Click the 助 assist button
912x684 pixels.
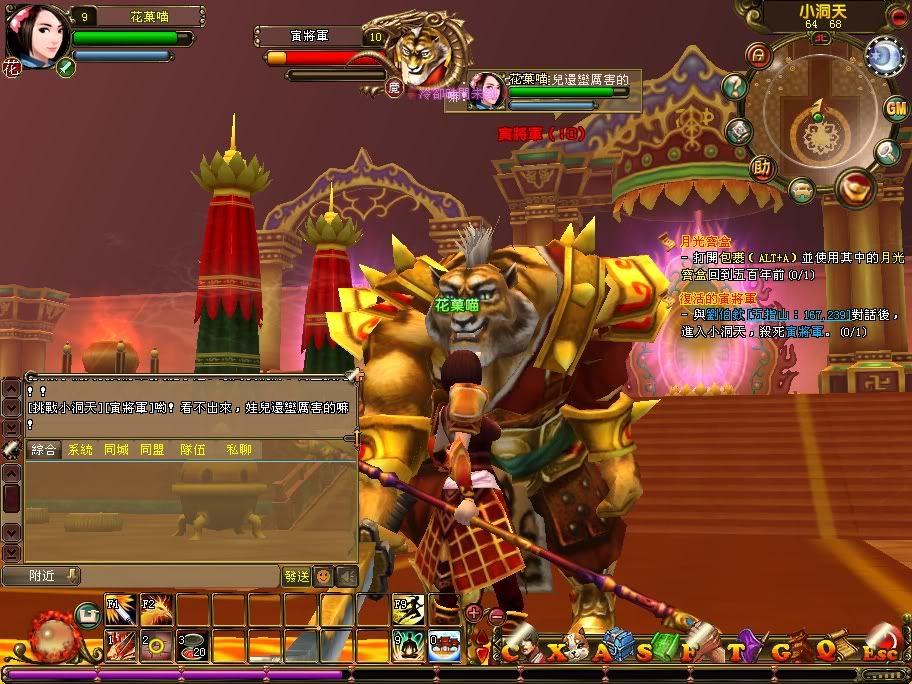(x=763, y=167)
